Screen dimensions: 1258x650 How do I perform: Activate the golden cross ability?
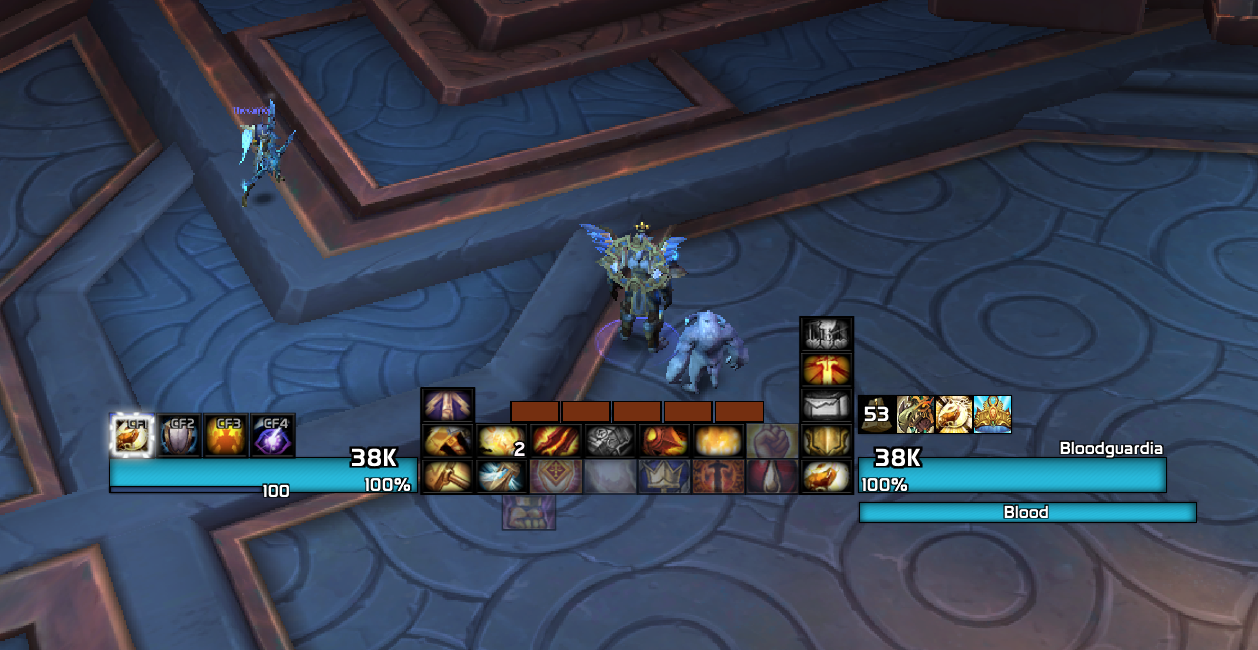click(826, 370)
